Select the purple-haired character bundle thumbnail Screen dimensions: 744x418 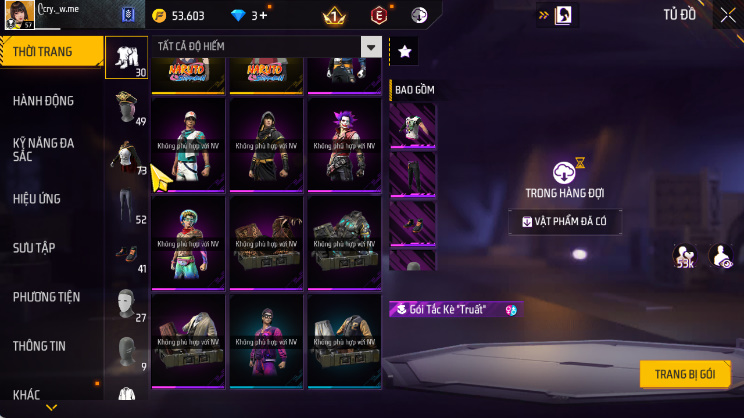346,143
